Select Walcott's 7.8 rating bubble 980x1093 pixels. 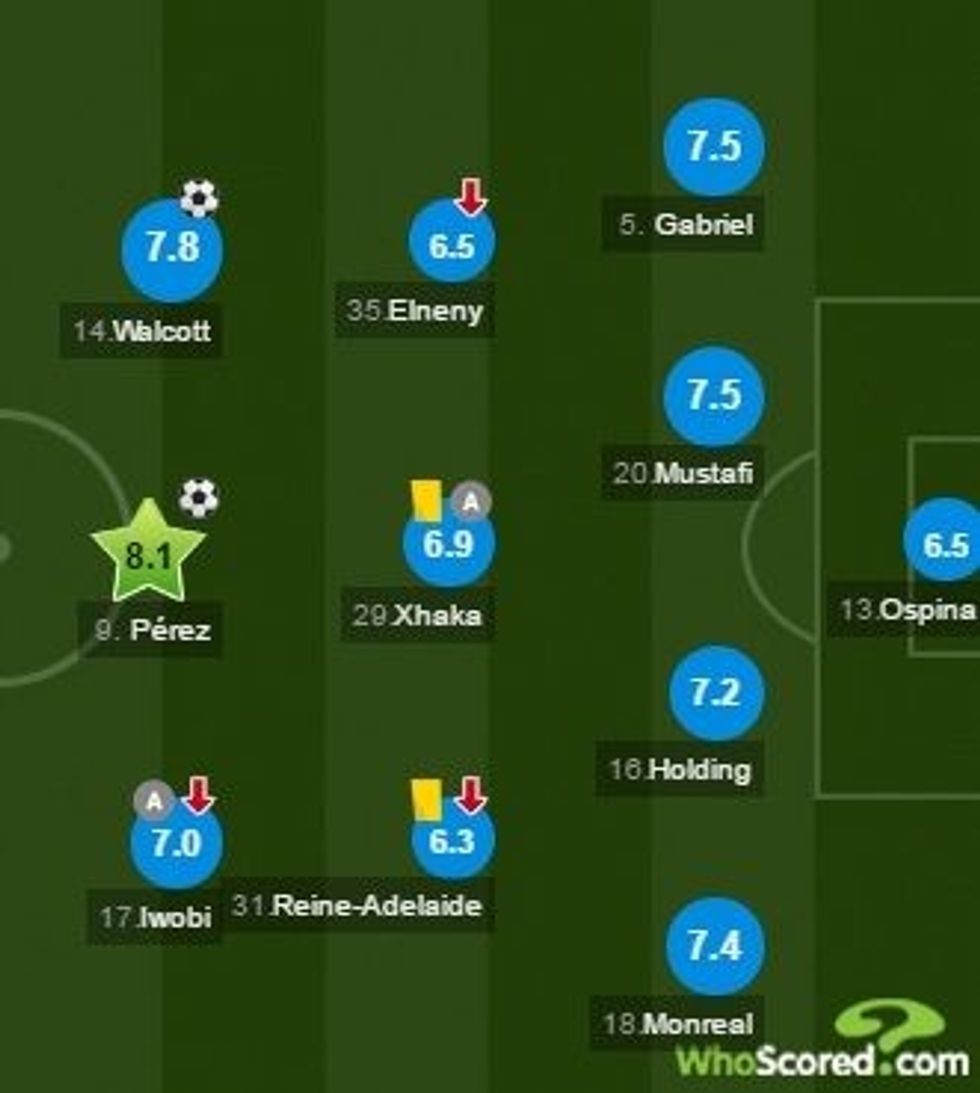coord(172,249)
